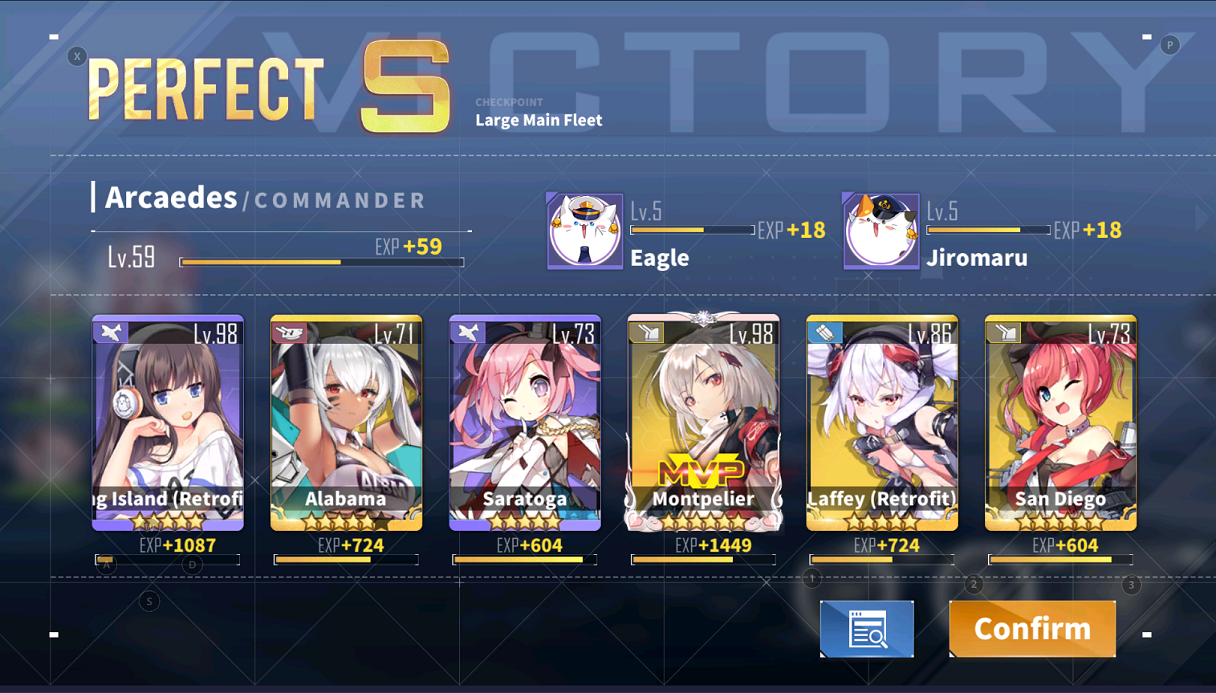Choose the San Diego ship card
The width and height of the screenshot is (1216, 693).
click(x=1060, y=422)
